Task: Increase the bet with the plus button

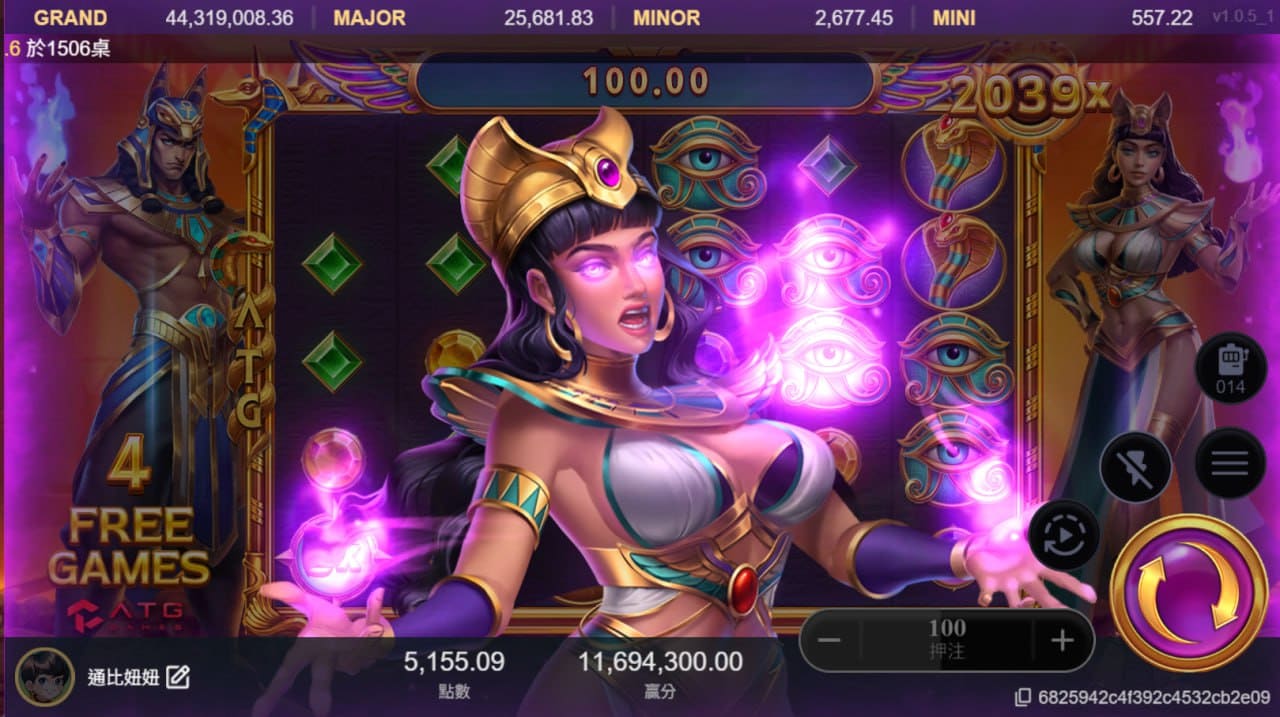Action: coord(1062,640)
